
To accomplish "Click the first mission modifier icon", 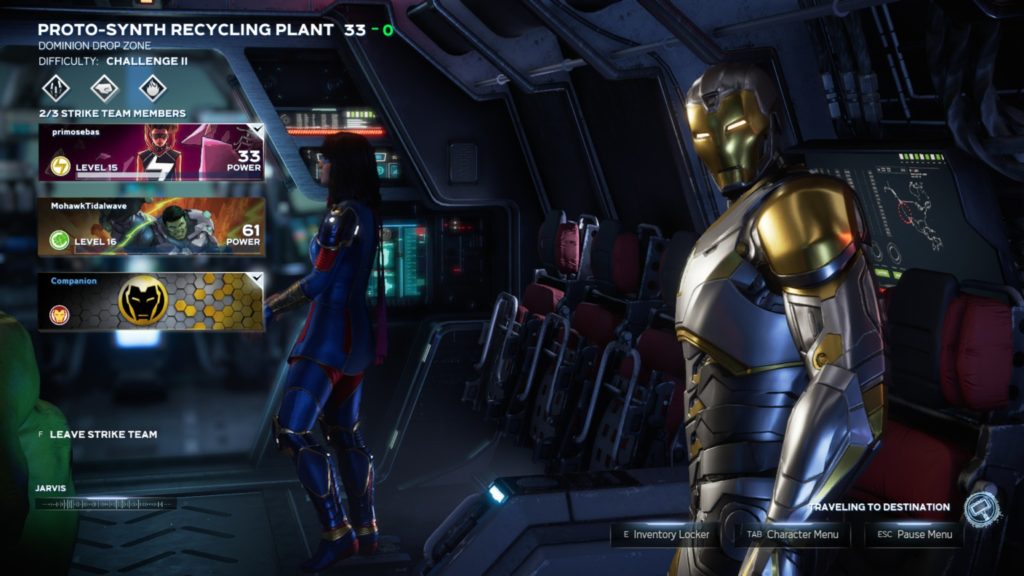I will pyautogui.click(x=56, y=88).
